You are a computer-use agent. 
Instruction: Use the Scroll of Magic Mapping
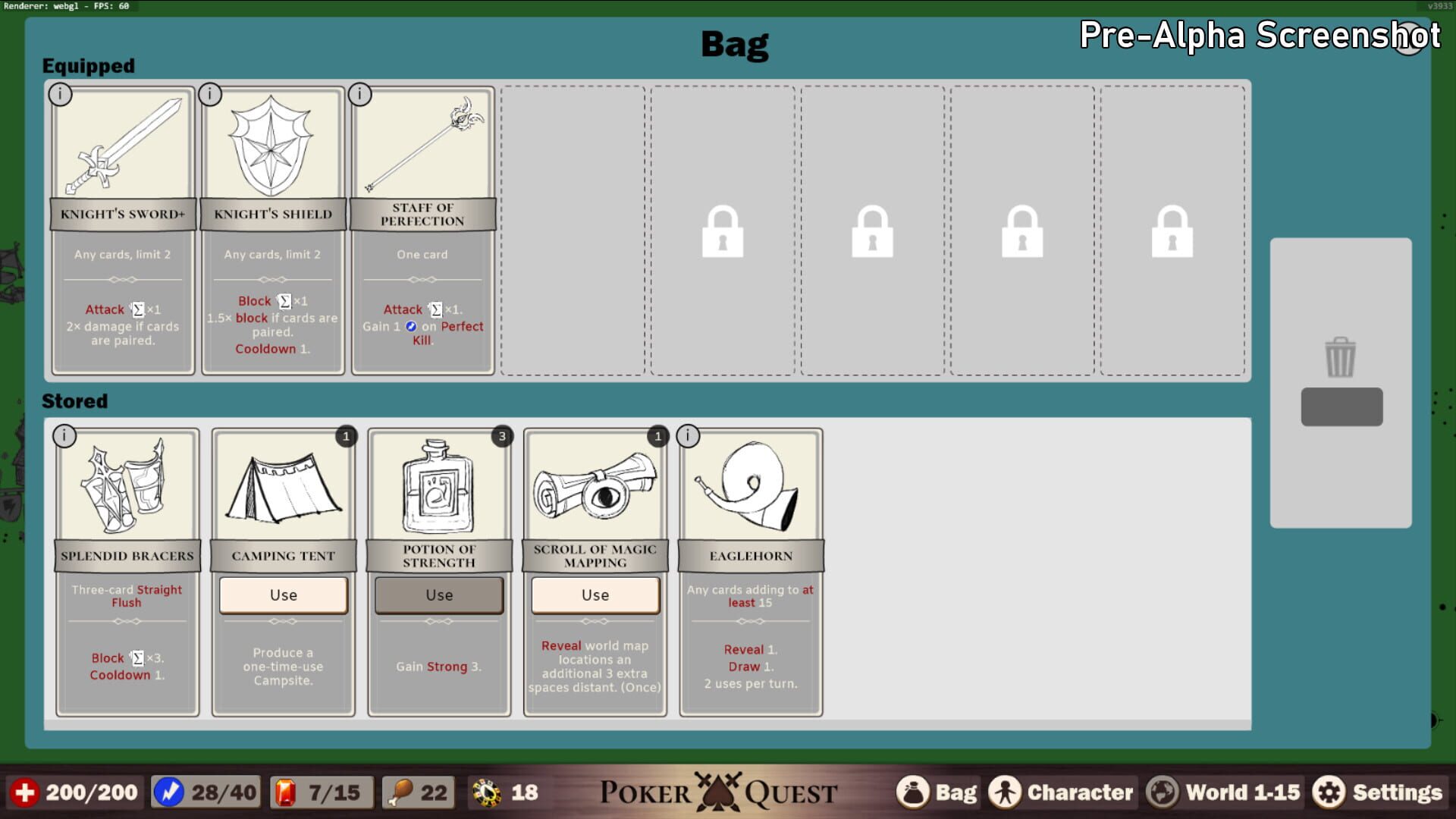coord(595,595)
